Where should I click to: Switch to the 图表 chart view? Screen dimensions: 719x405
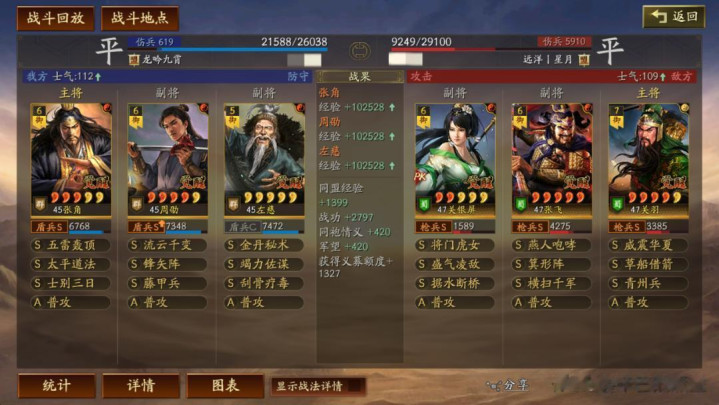click(225, 385)
